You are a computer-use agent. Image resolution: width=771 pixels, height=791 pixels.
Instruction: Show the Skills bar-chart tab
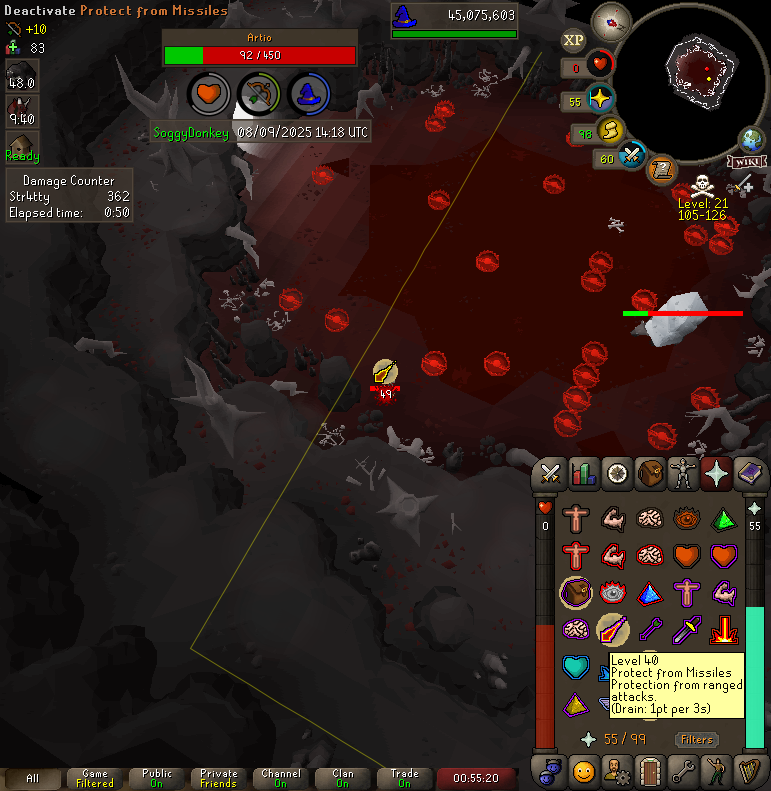point(583,473)
